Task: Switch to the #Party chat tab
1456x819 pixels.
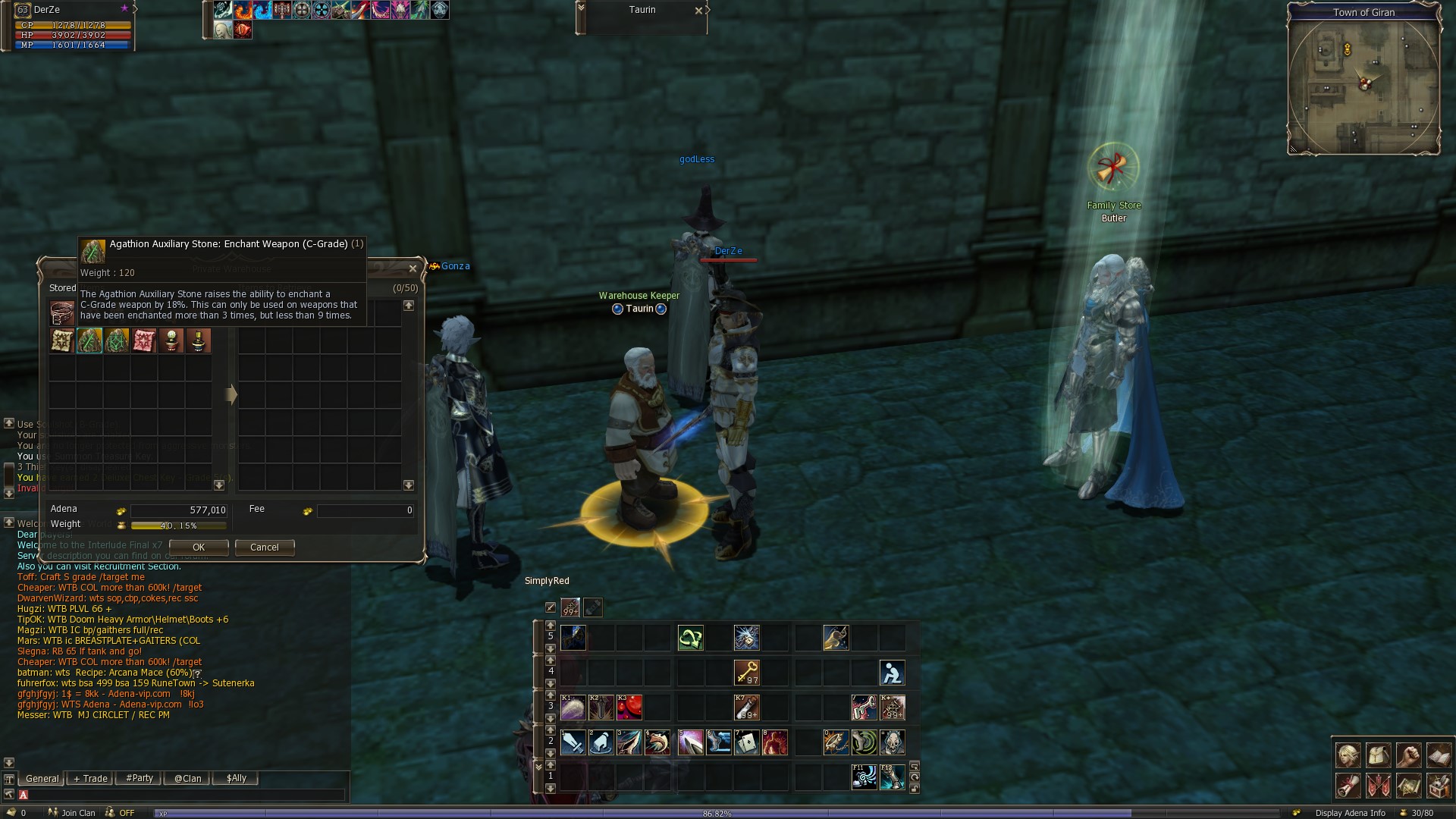Action: (140, 778)
